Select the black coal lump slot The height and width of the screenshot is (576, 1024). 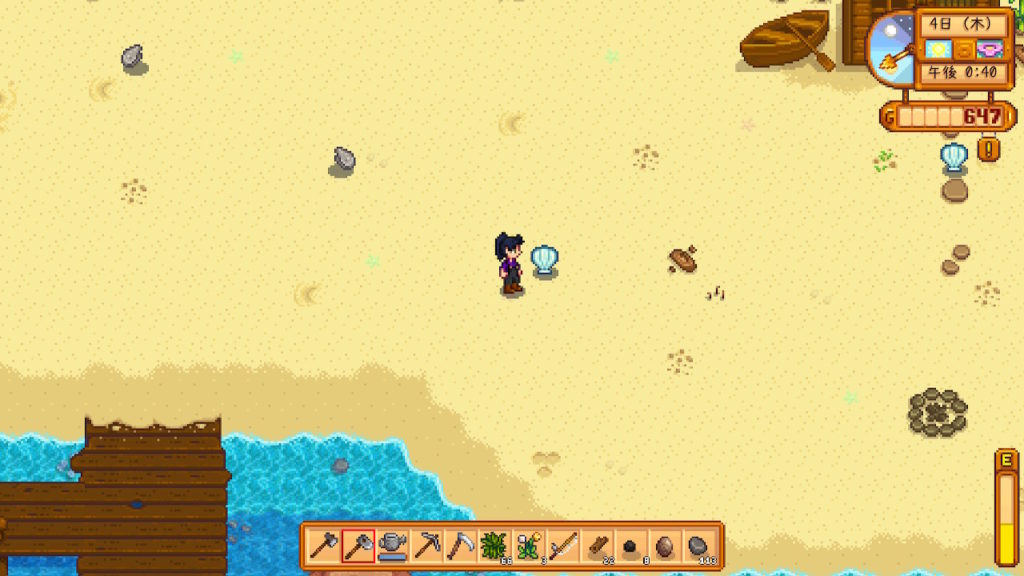(x=631, y=546)
